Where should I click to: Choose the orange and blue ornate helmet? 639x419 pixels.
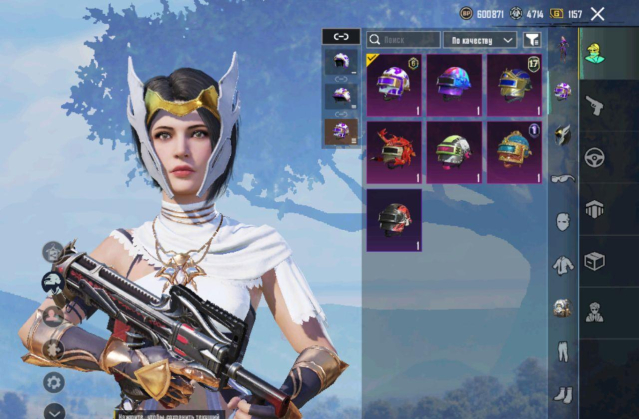[x=514, y=151]
